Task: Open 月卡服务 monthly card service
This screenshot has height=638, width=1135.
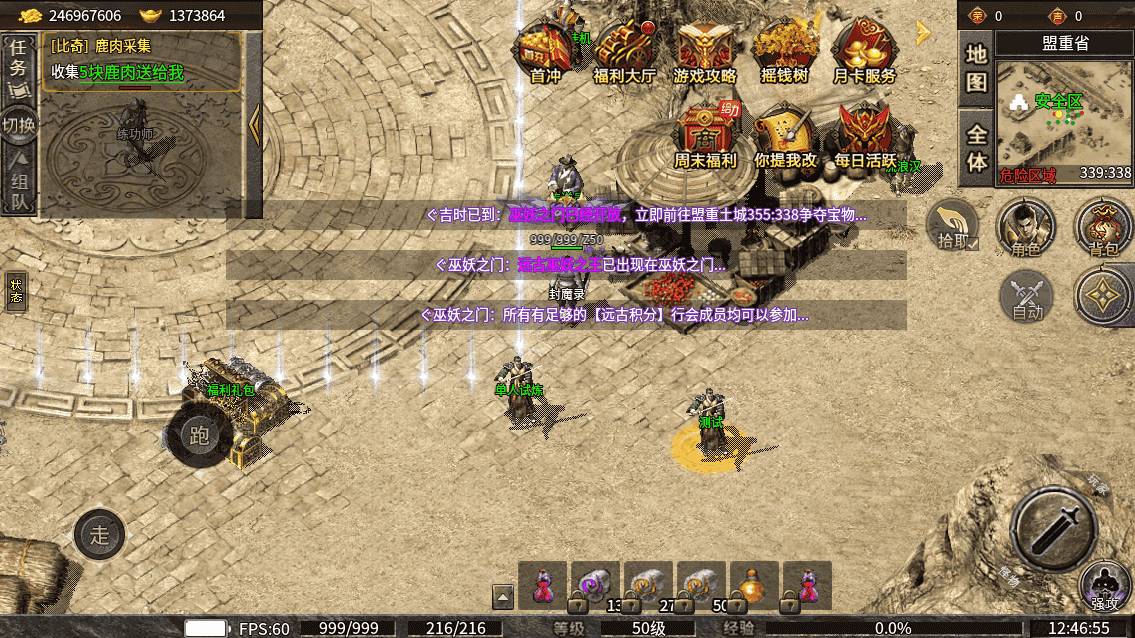Action: point(864,50)
